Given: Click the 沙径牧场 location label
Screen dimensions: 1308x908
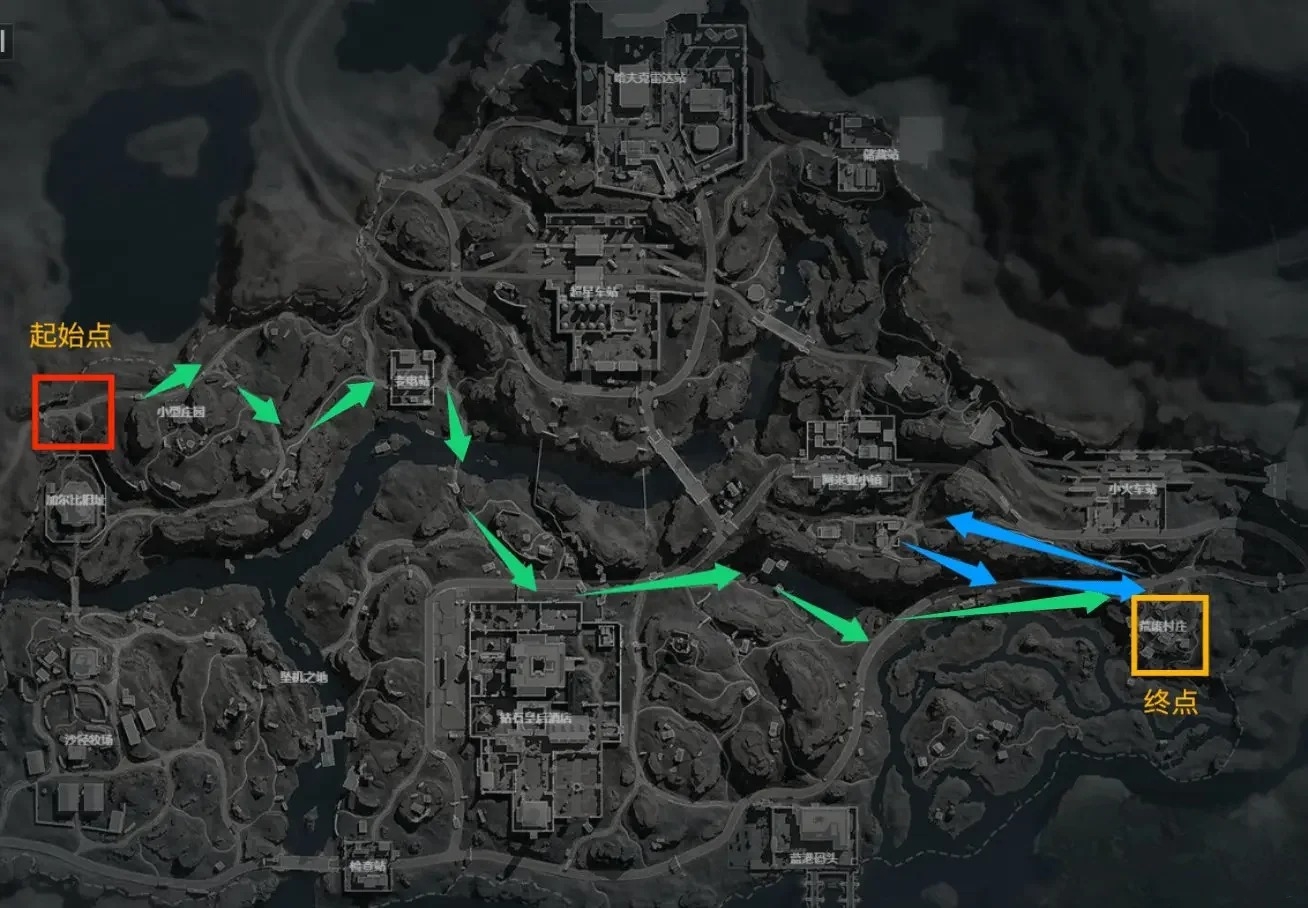Looking at the screenshot, I should tap(89, 739).
